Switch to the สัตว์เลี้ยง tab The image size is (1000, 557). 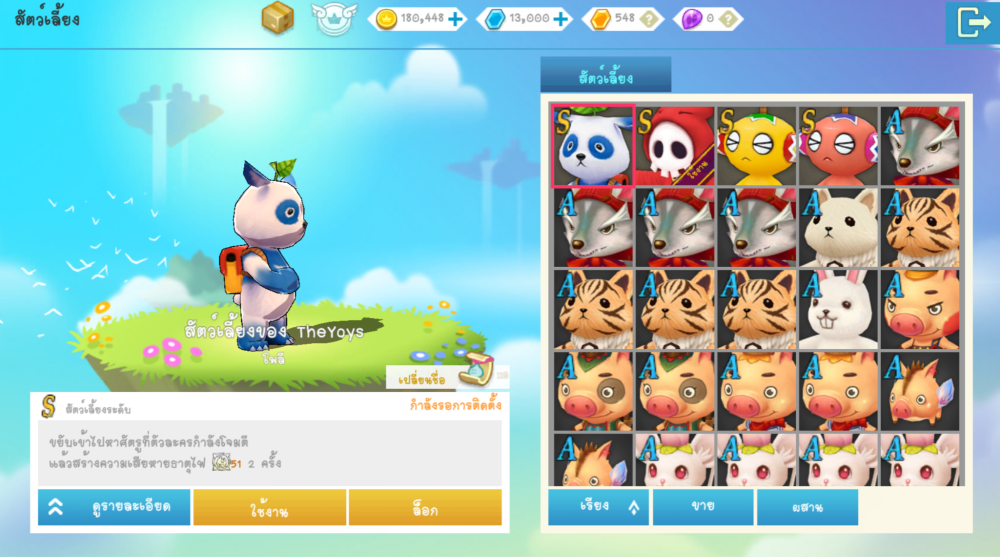click(605, 75)
